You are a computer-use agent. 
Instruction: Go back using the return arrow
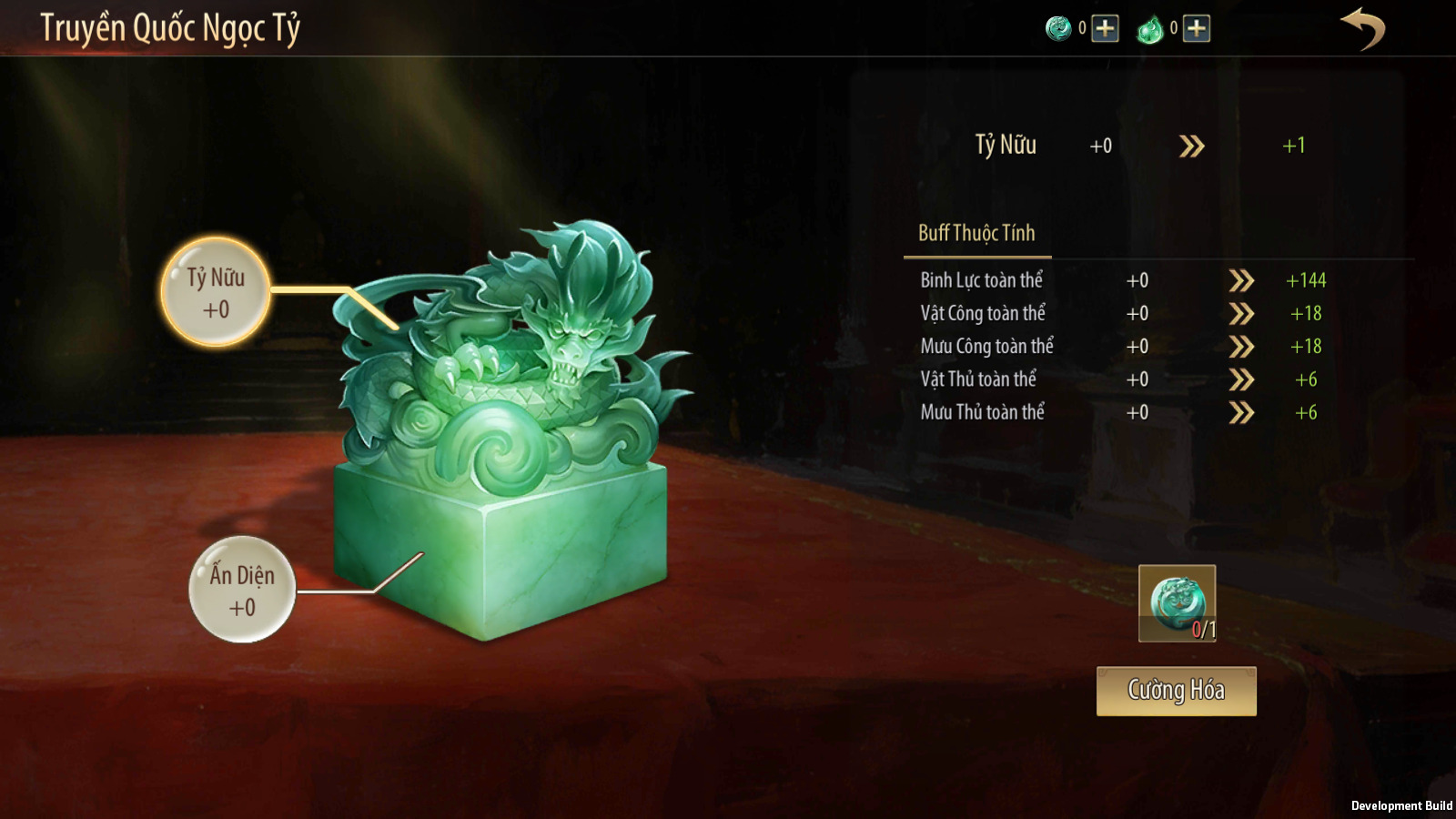pos(1362,28)
